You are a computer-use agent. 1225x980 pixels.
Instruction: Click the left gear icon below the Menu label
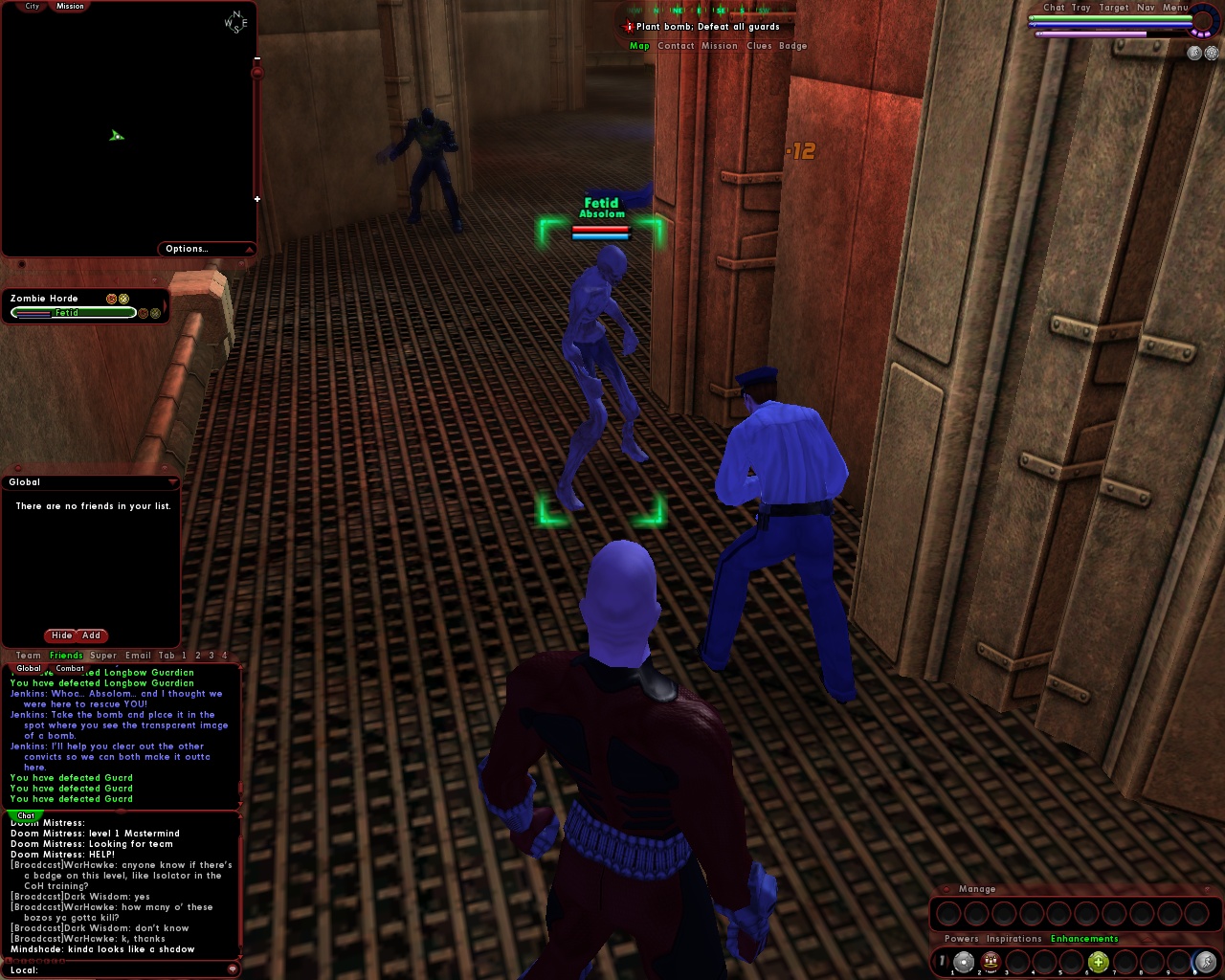[1193, 53]
